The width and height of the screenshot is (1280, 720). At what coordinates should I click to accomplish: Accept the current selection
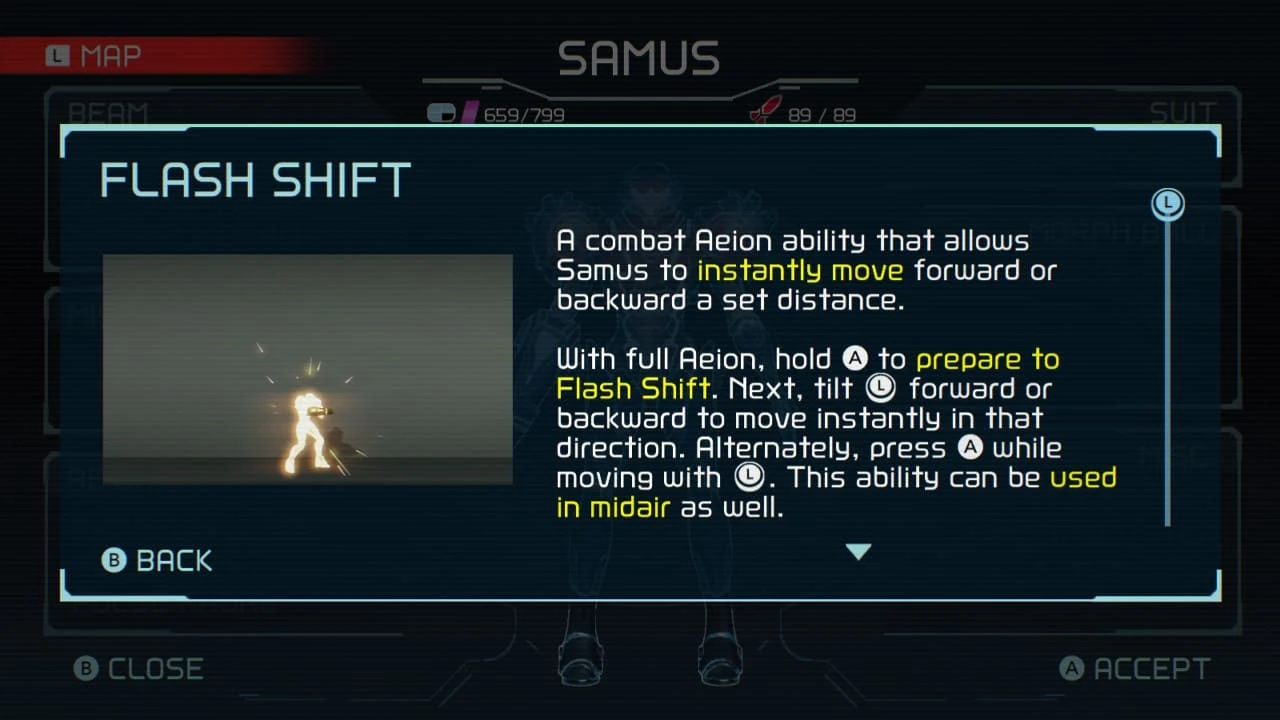[1135, 669]
